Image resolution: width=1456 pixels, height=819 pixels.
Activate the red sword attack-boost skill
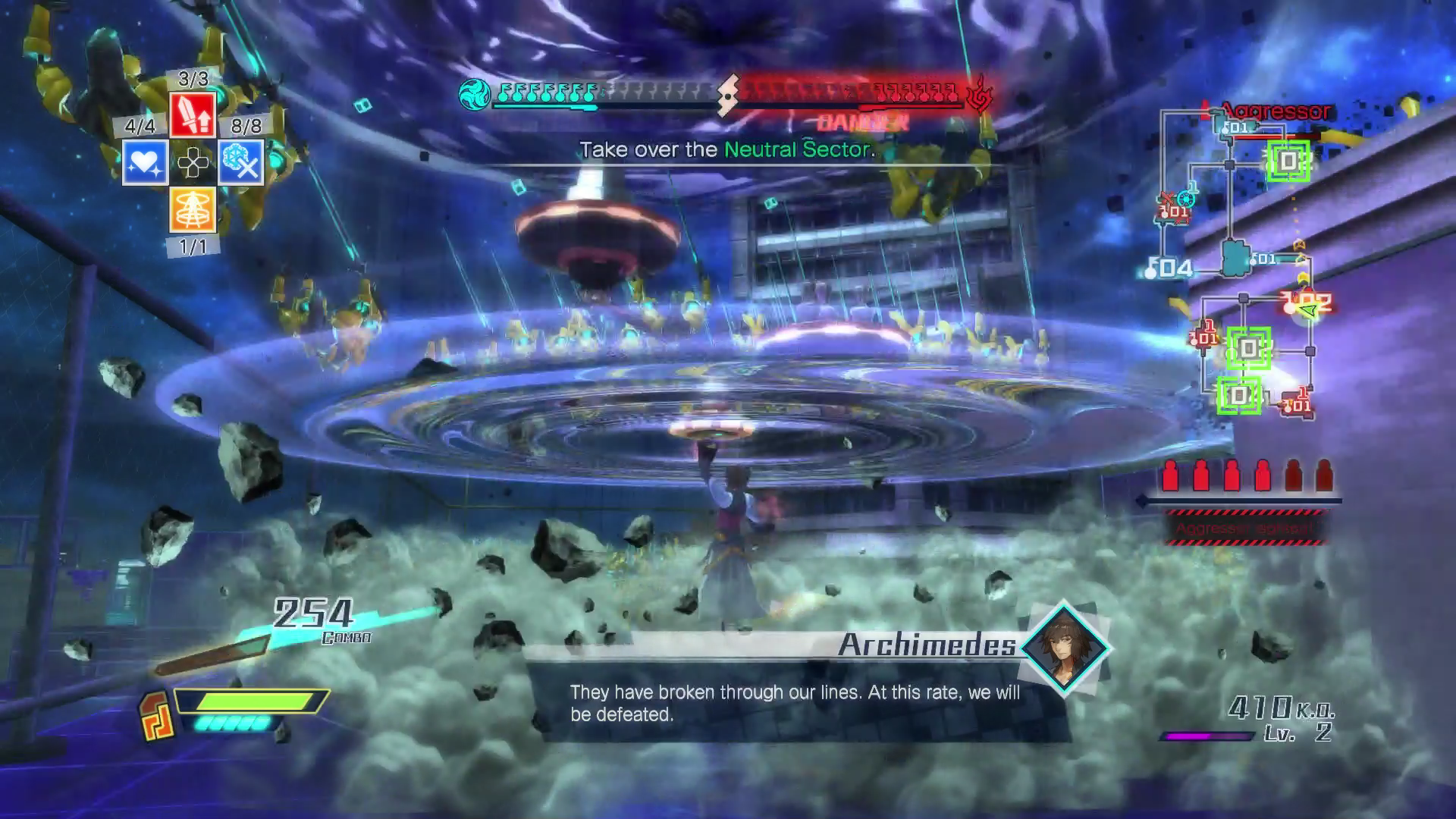[x=193, y=115]
